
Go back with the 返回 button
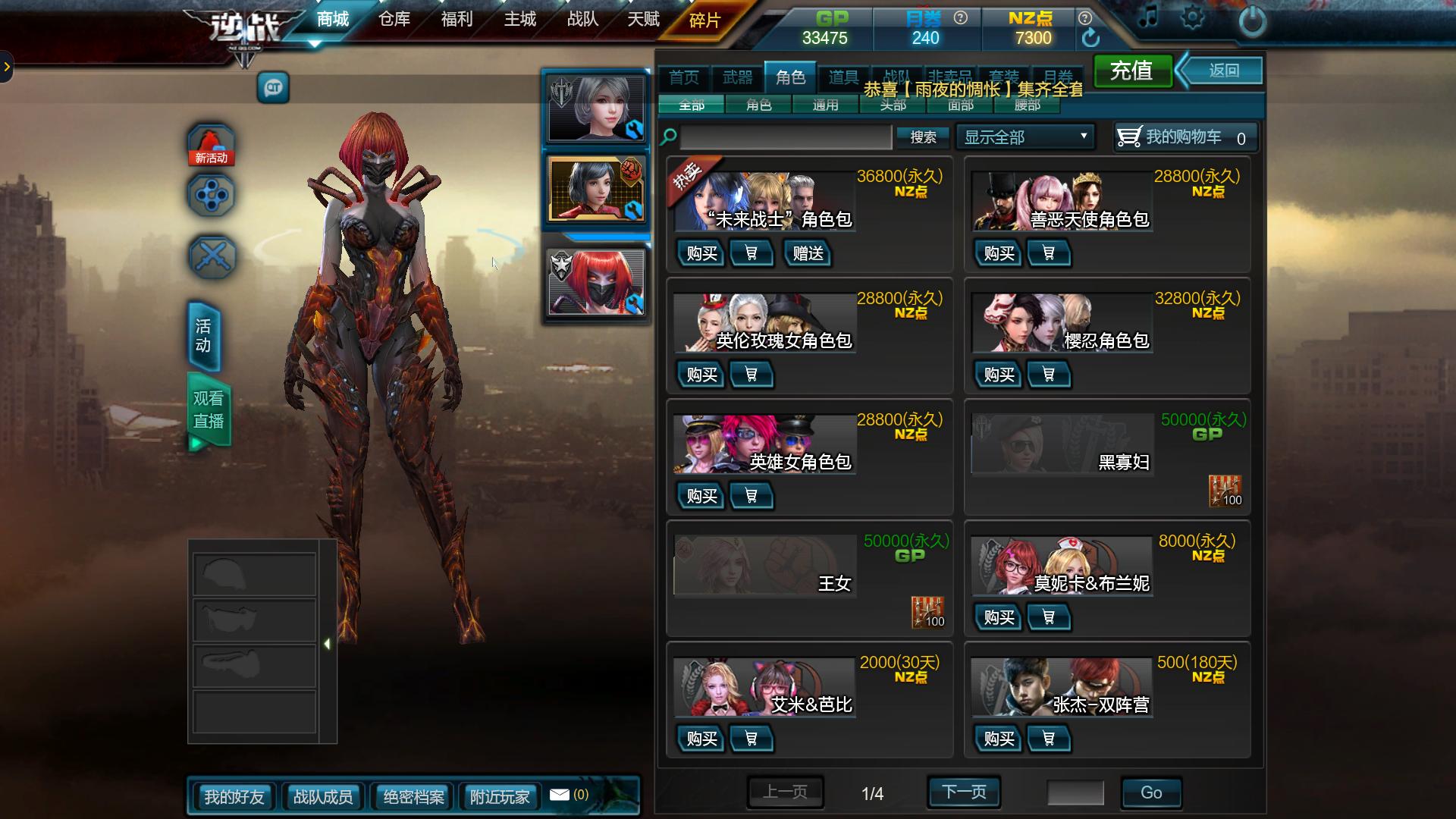tap(1224, 71)
